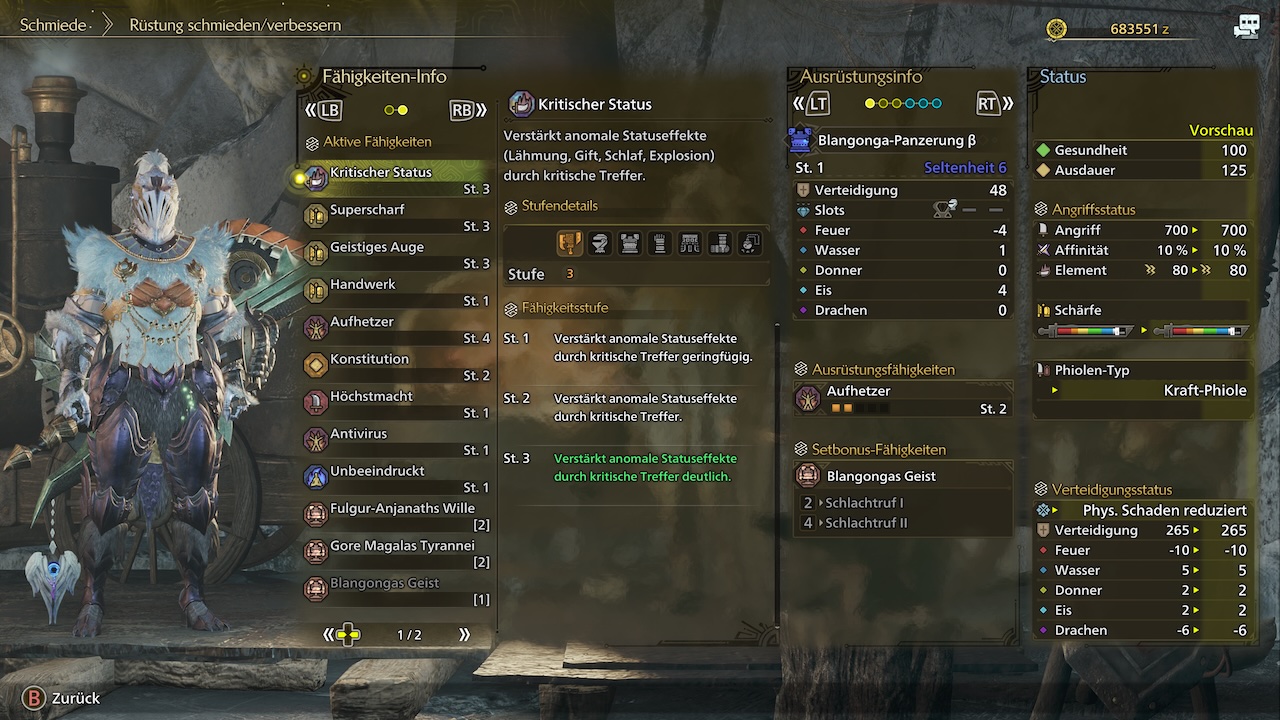Select the Höchstmacht skill entry
The image size is (1280, 720).
click(397, 403)
